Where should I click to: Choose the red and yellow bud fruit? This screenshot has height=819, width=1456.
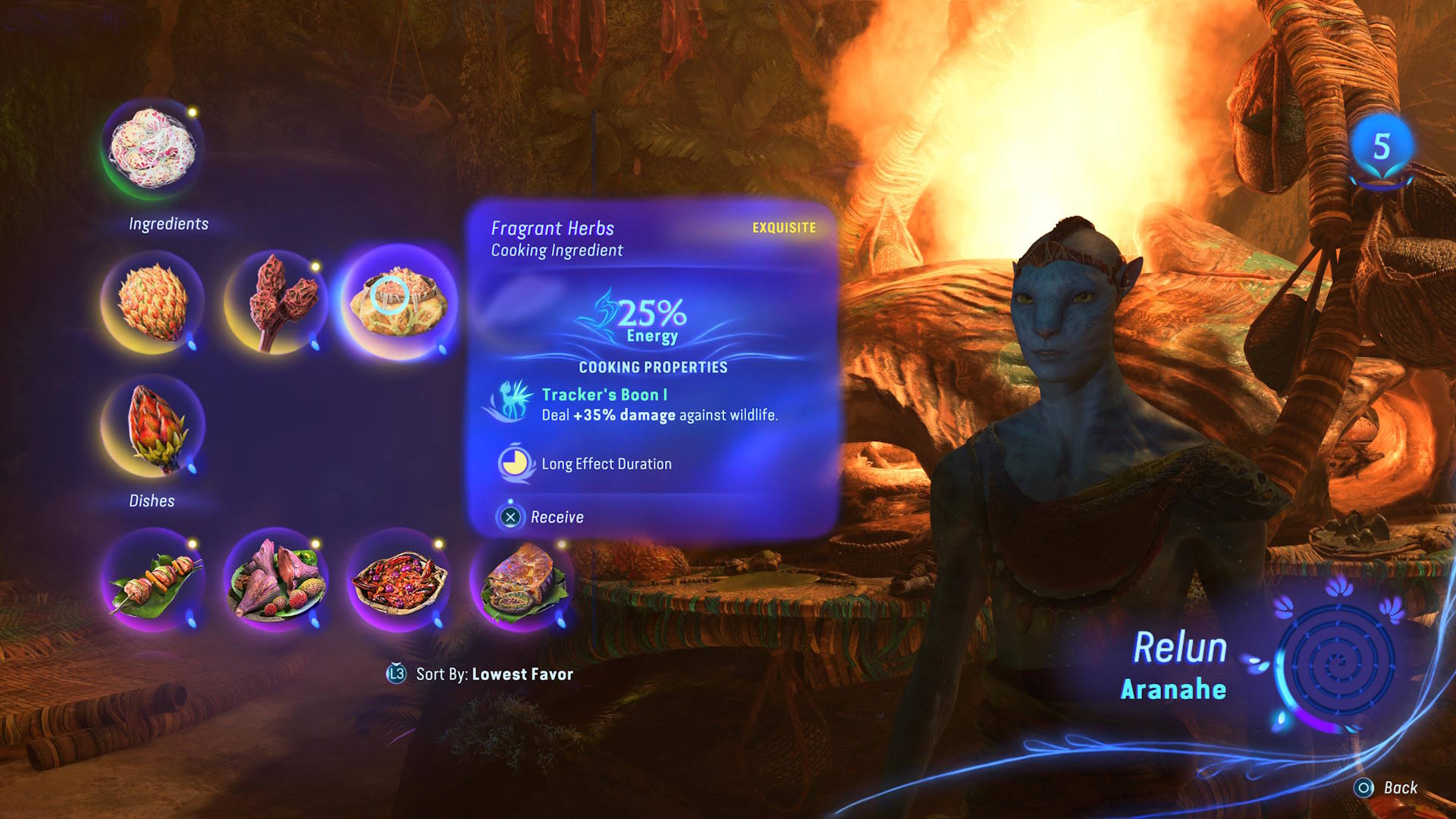point(152,426)
